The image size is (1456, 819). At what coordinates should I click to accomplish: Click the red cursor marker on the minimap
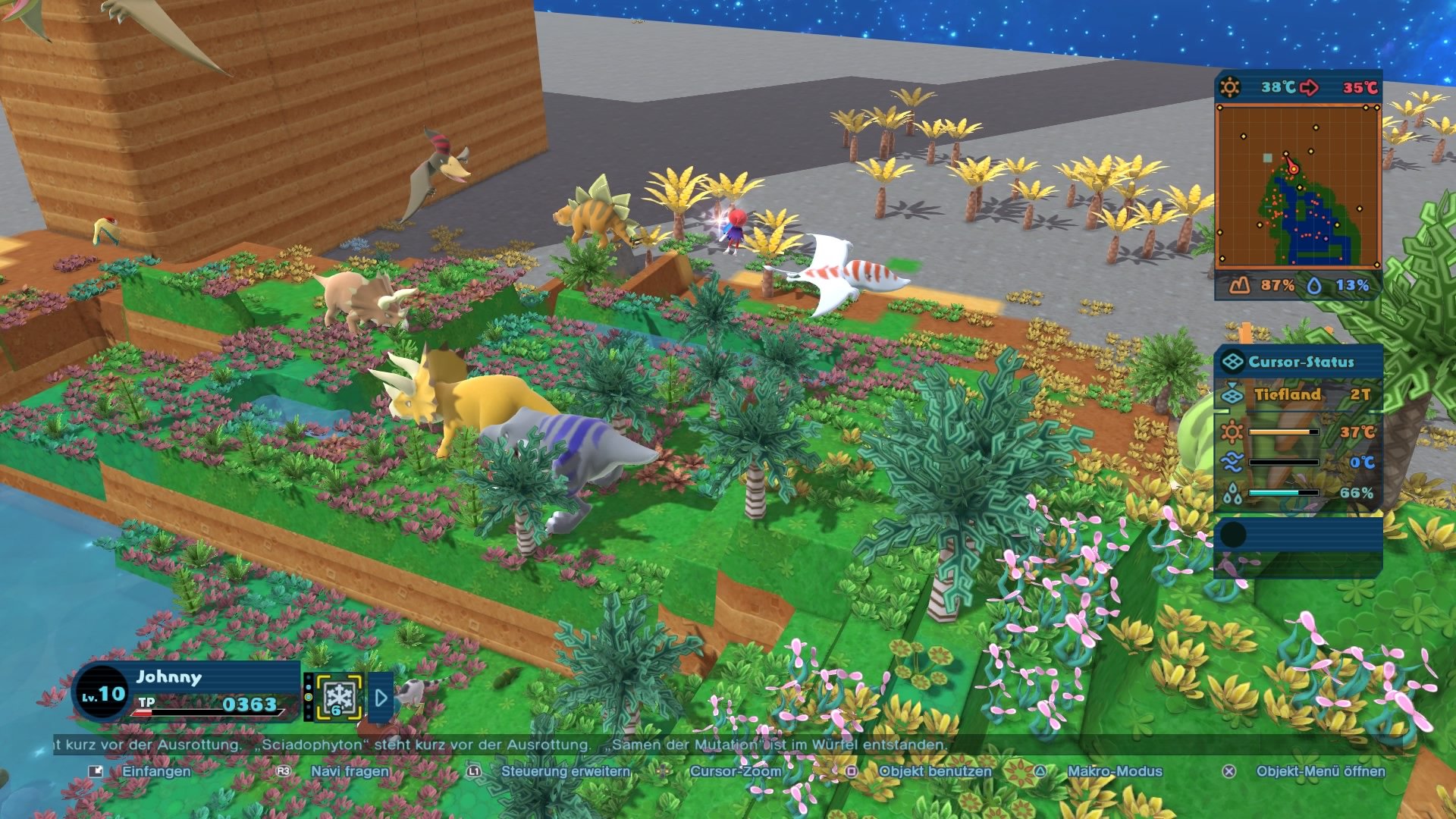(x=1293, y=168)
